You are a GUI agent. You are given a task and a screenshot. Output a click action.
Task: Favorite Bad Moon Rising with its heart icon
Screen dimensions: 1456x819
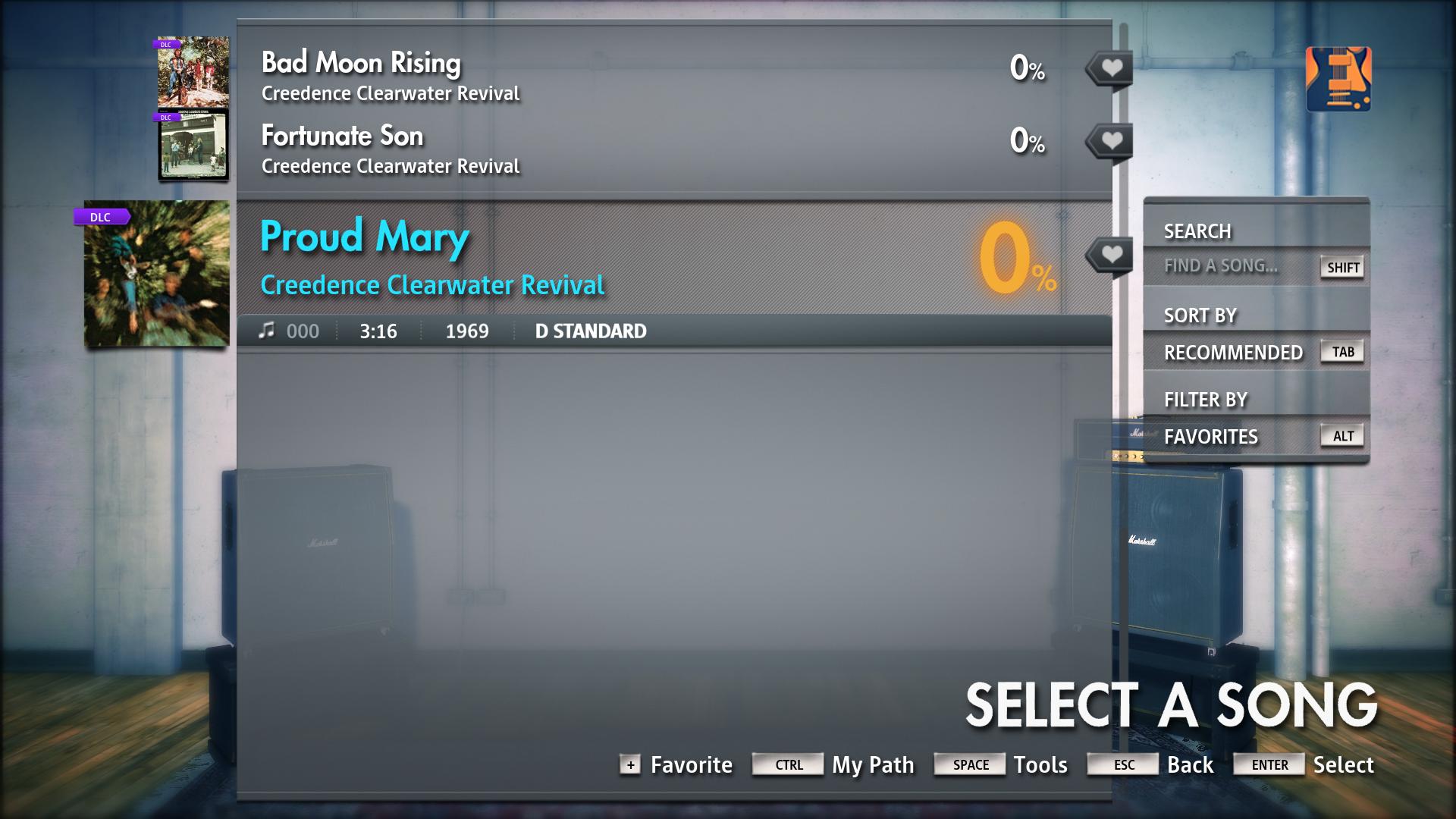click(x=1110, y=67)
